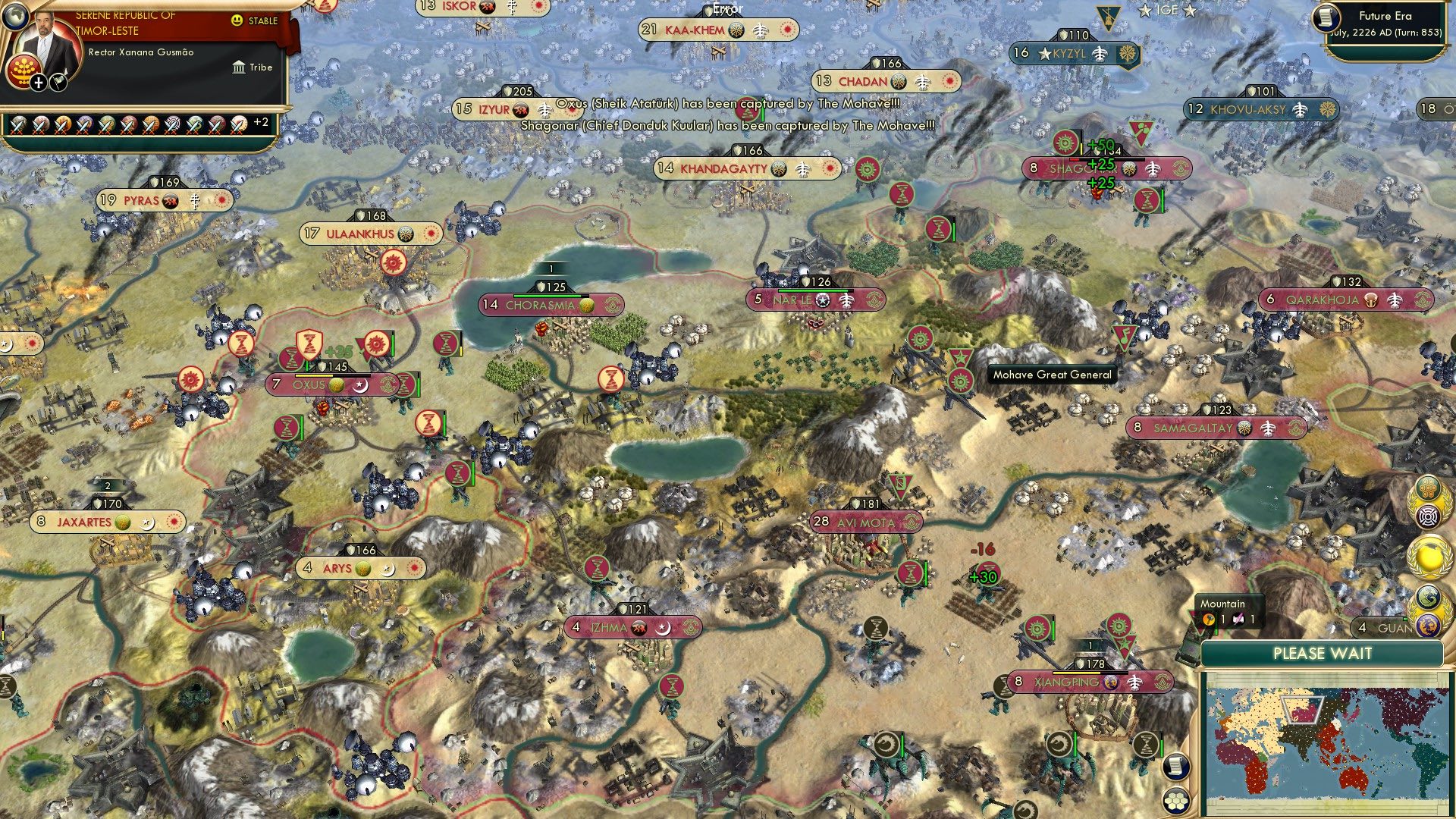Click the purple dragon medal icon on right edge
The width and height of the screenshot is (1456, 819).
click(x=1428, y=620)
